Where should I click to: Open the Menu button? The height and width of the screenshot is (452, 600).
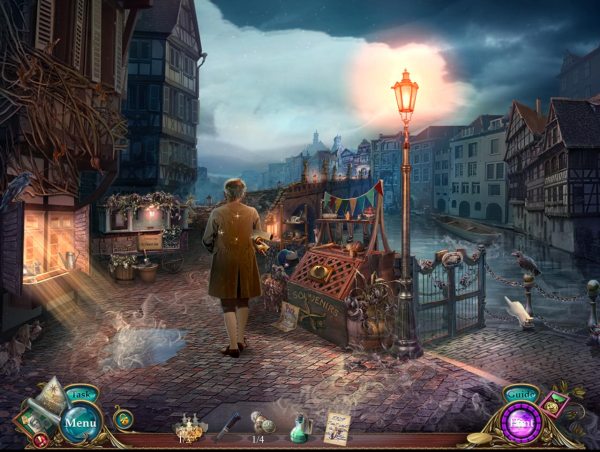81,422
